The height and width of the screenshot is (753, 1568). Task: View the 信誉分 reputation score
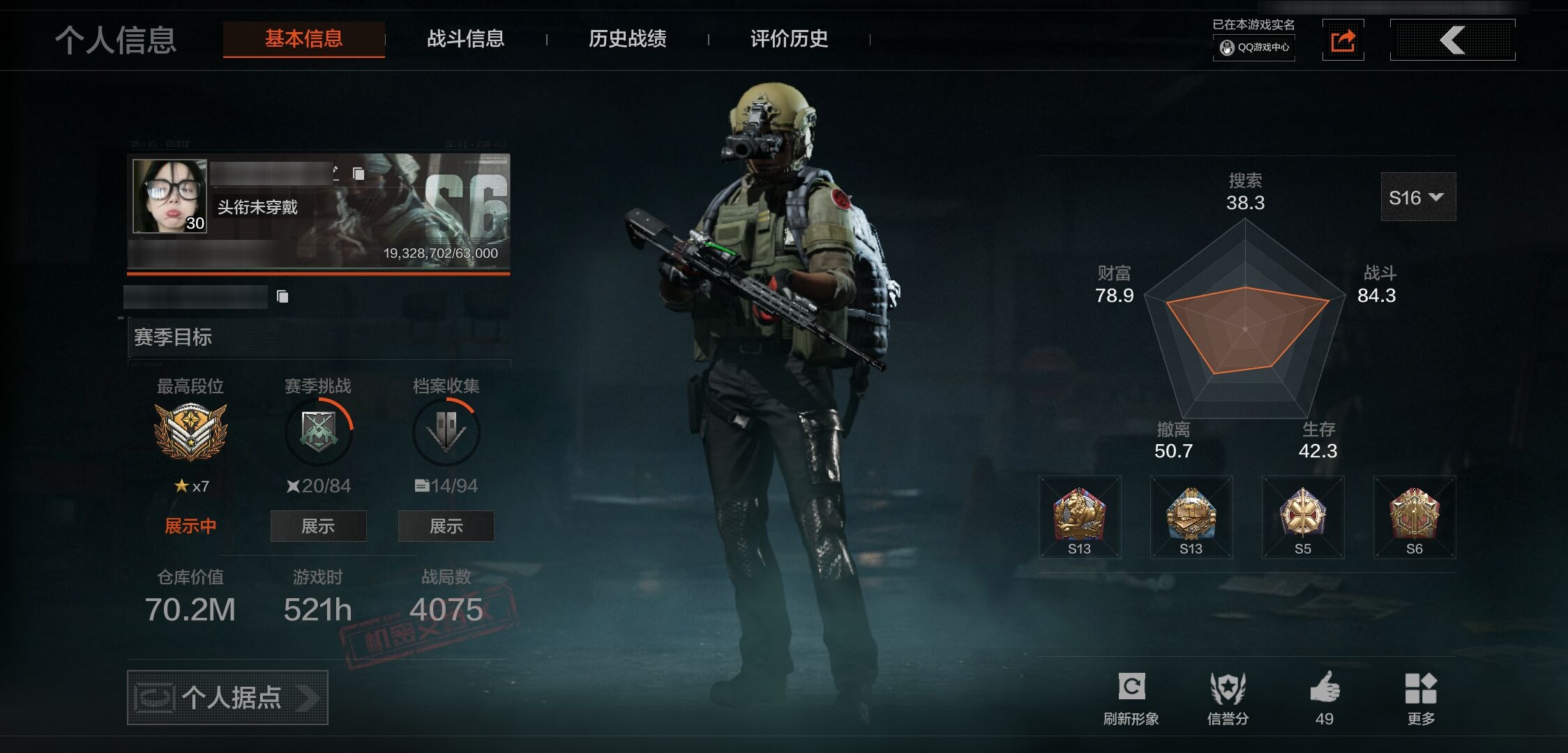click(1228, 697)
